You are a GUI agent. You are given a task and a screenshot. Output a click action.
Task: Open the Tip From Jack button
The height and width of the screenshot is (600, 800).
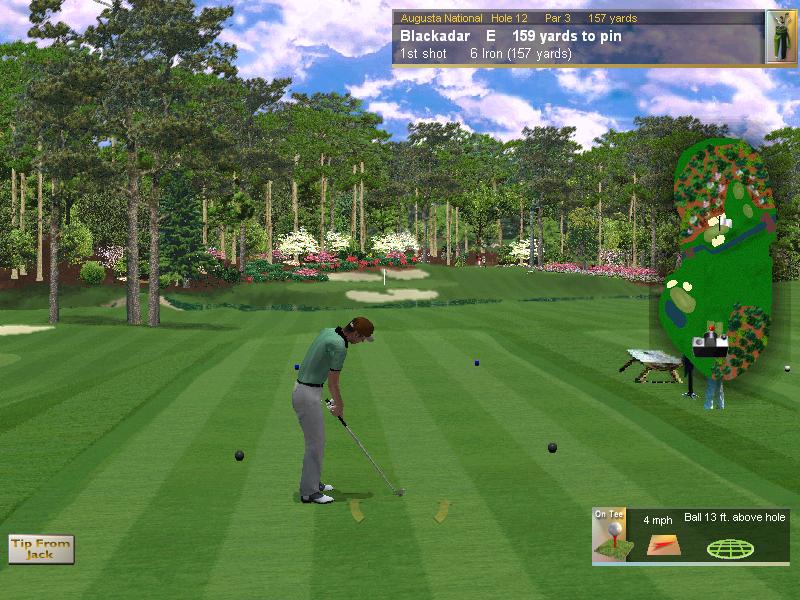point(41,549)
